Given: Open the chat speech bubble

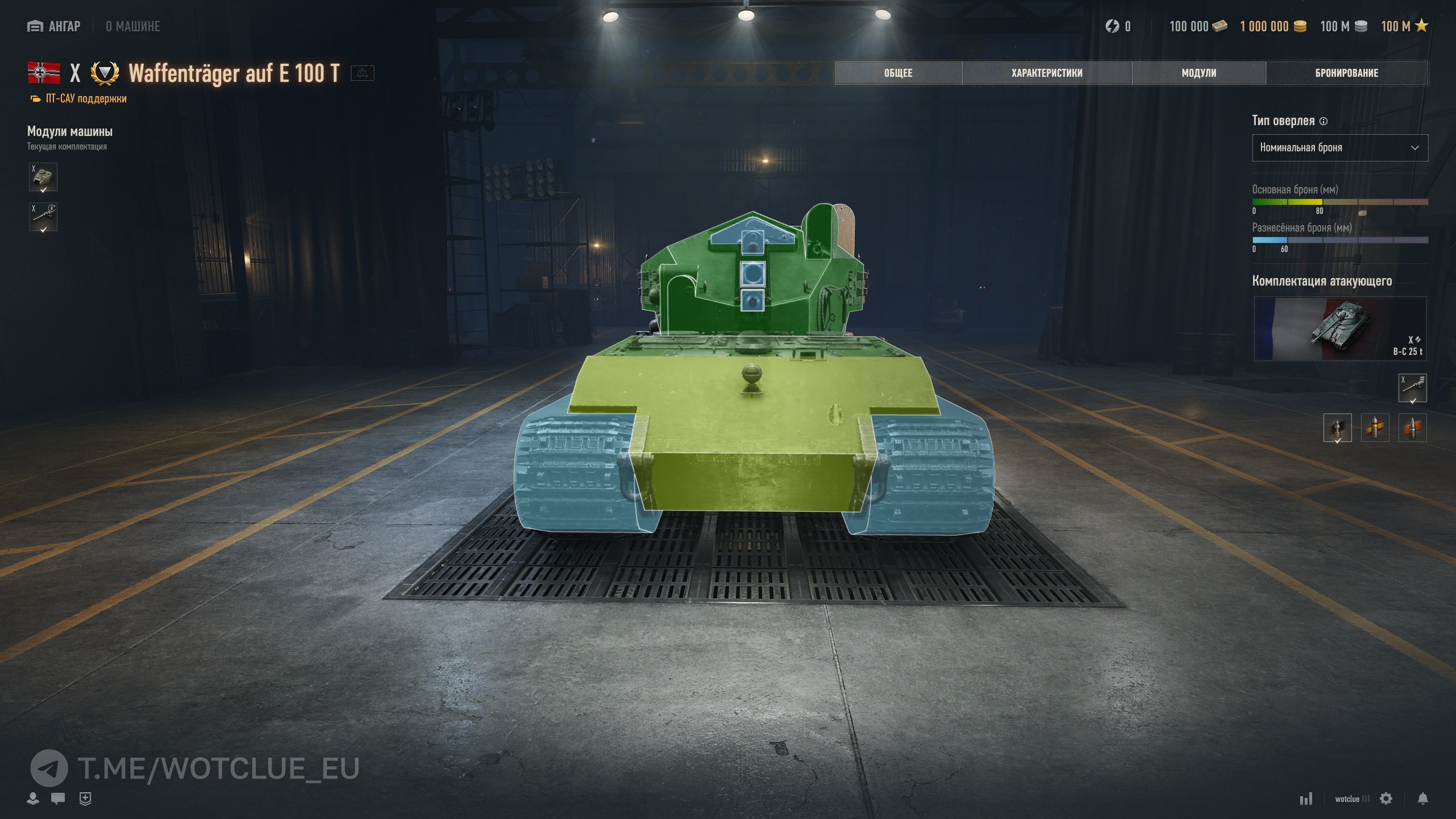Looking at the screenshot, I should [58, 799].
